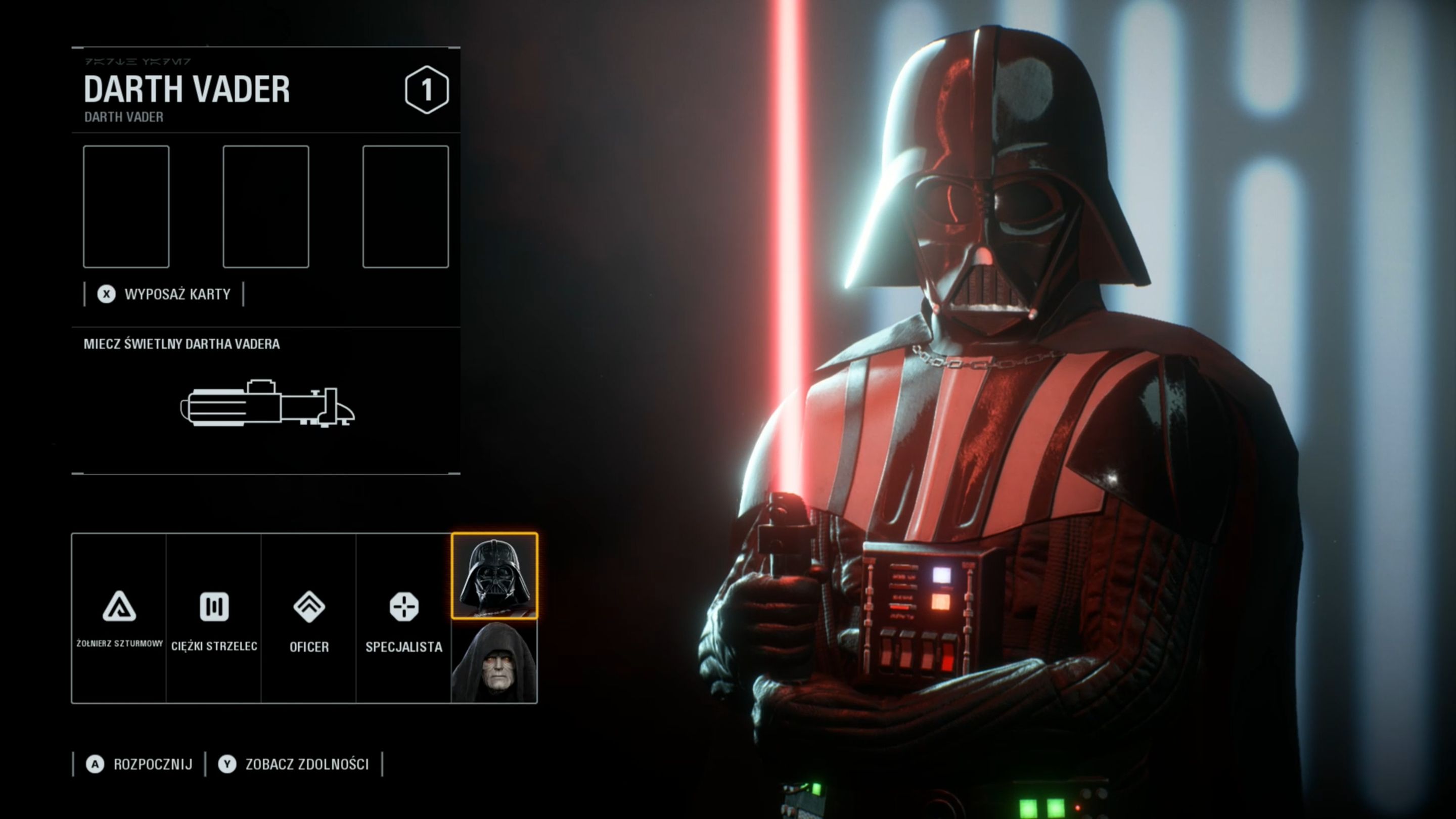Image resolution: width=1456 pixels, height=819 pixels.
Task: Select the Darth Vader hero portrait
Action: click(x=494, y=575)
